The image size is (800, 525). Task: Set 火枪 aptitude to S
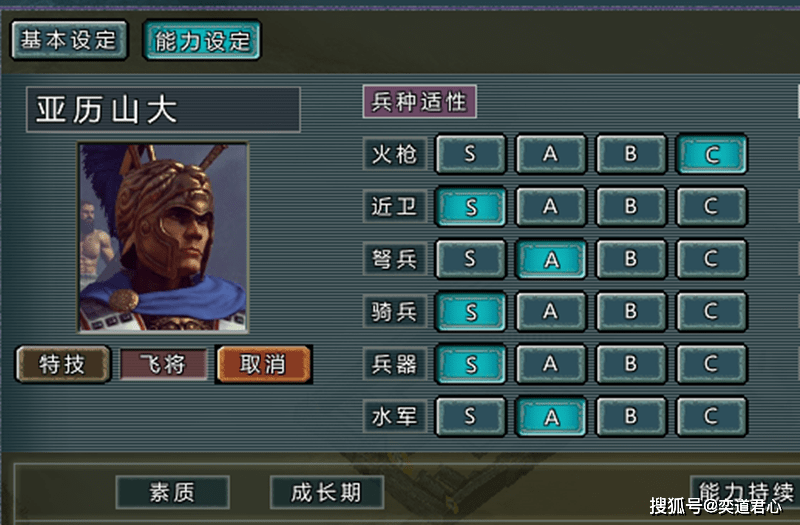pyautogui.click(x=470, y=154)
